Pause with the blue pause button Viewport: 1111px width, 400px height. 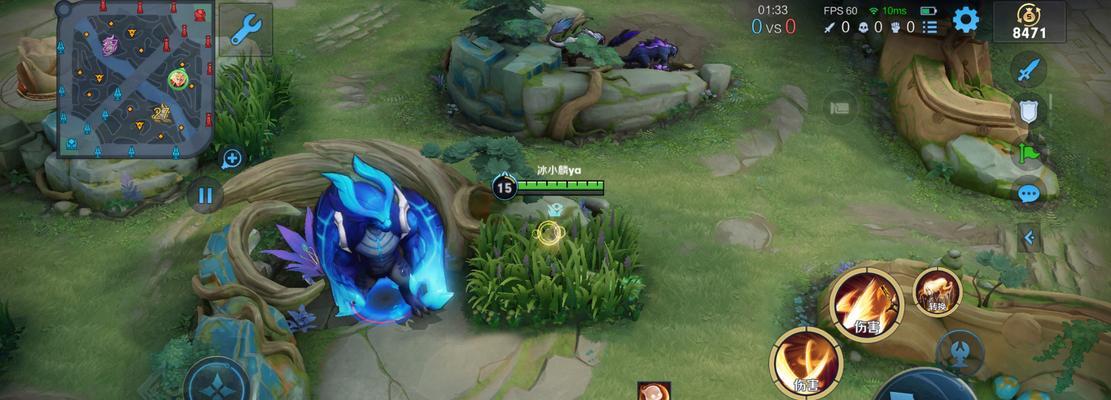tap(205, 194)
